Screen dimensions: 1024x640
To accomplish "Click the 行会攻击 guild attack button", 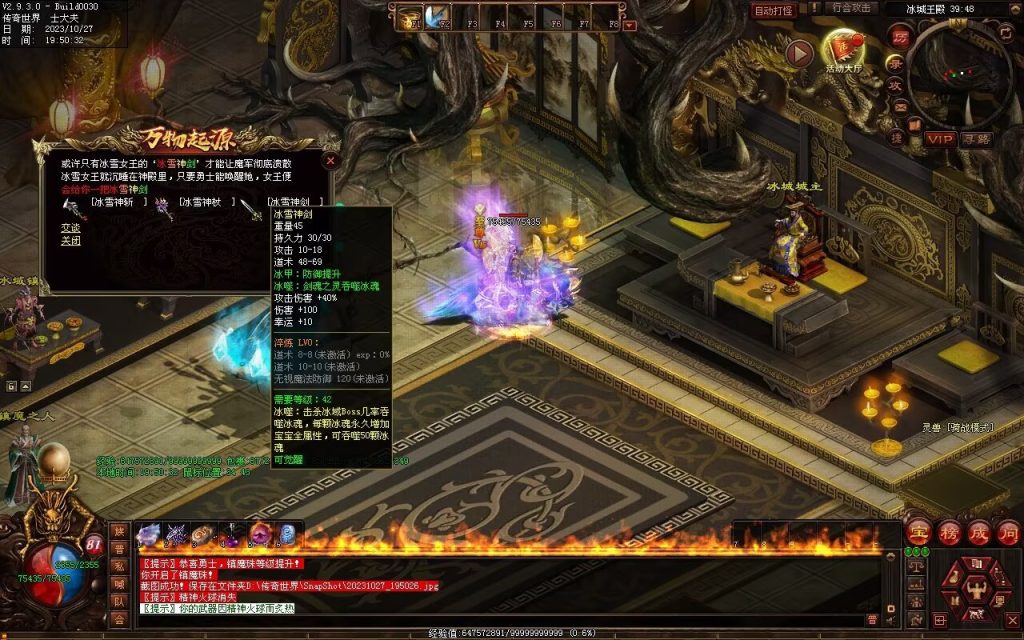I will click(x=853, y=8).
